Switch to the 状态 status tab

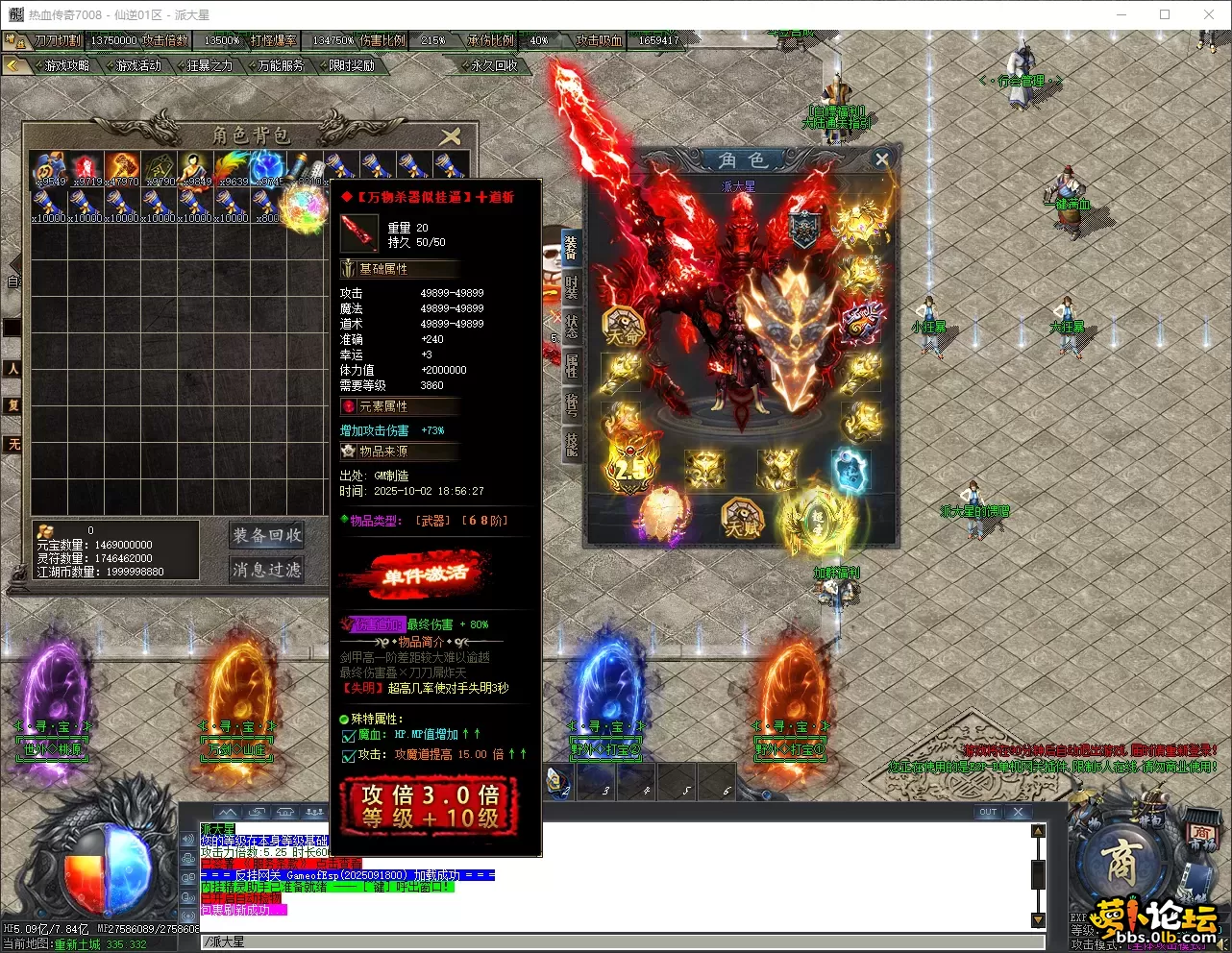[x=572, y=327]
